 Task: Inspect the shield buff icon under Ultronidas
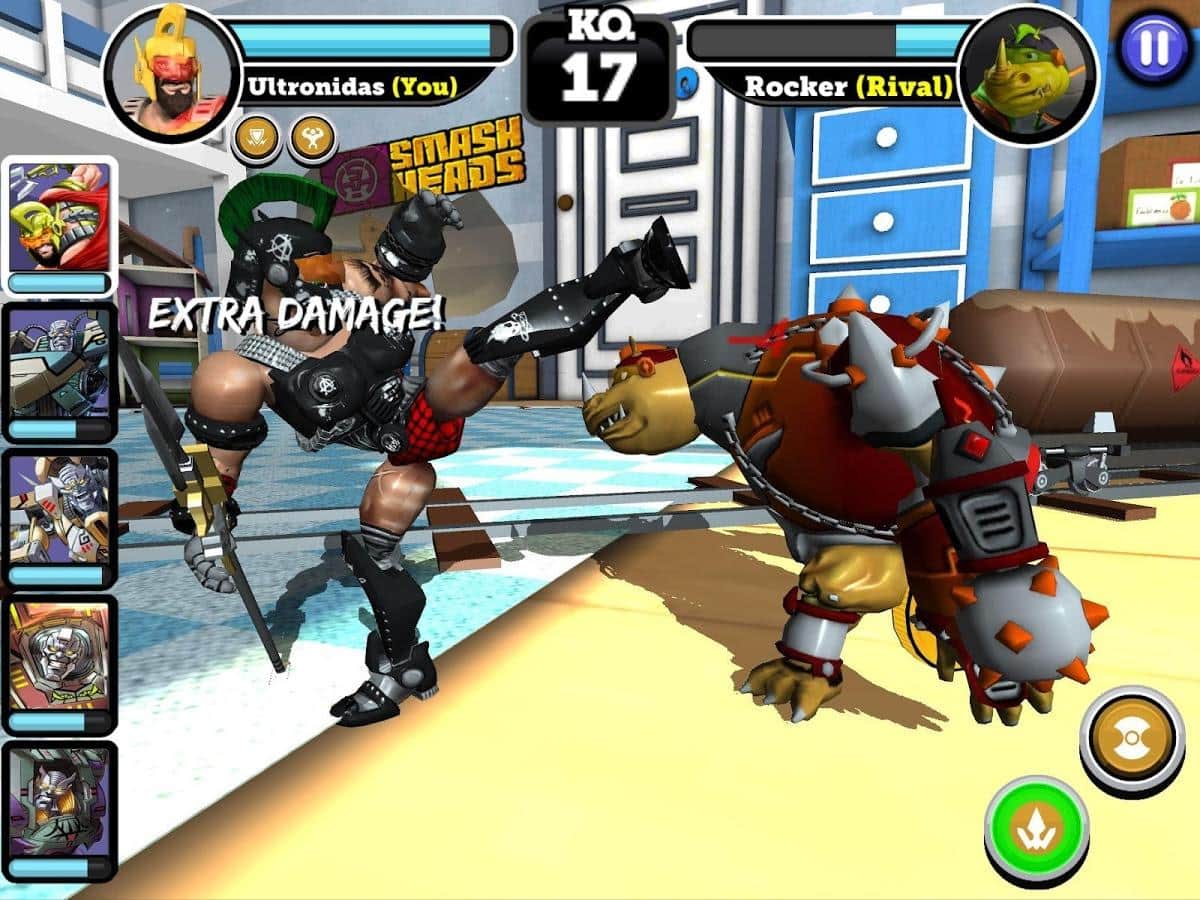256,139
